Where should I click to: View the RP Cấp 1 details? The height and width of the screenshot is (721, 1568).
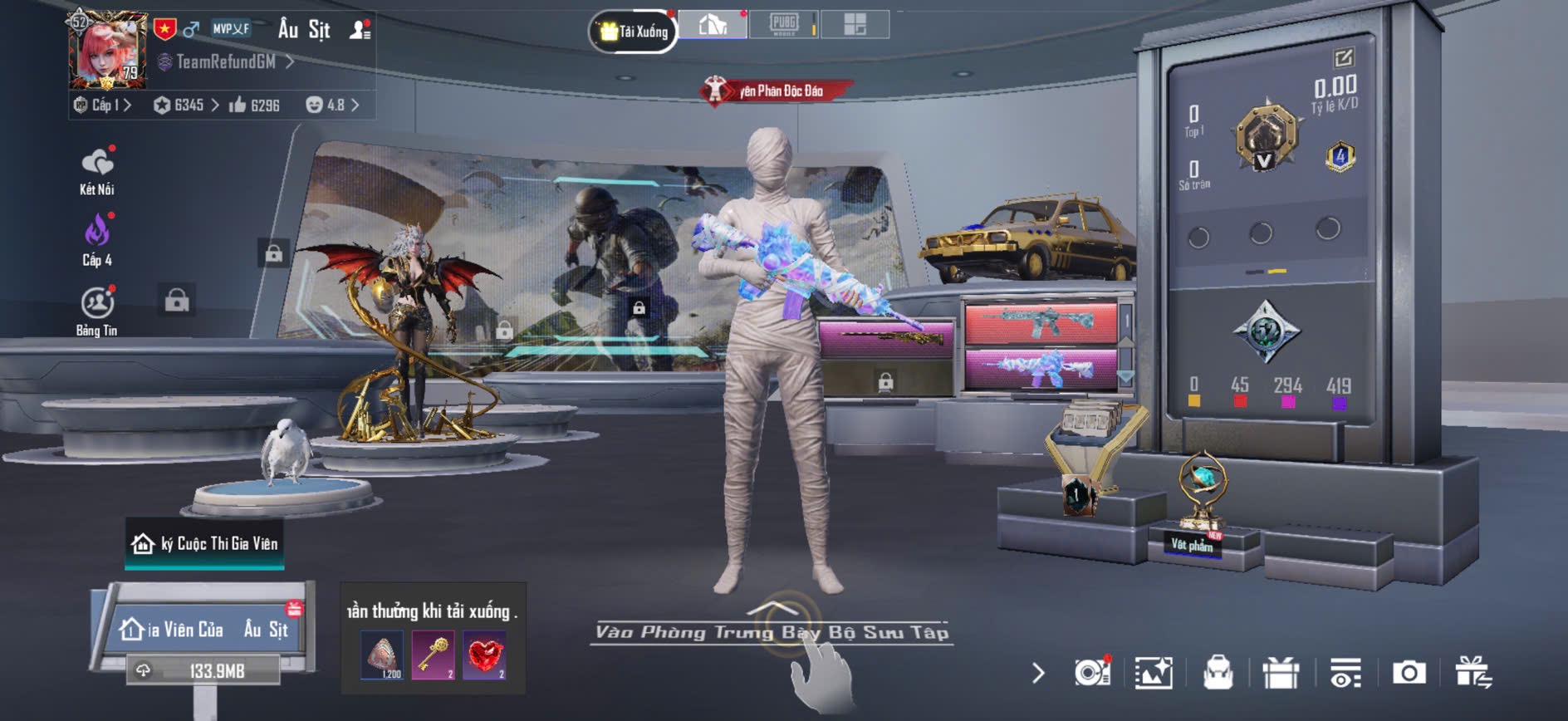coord(103,105)
